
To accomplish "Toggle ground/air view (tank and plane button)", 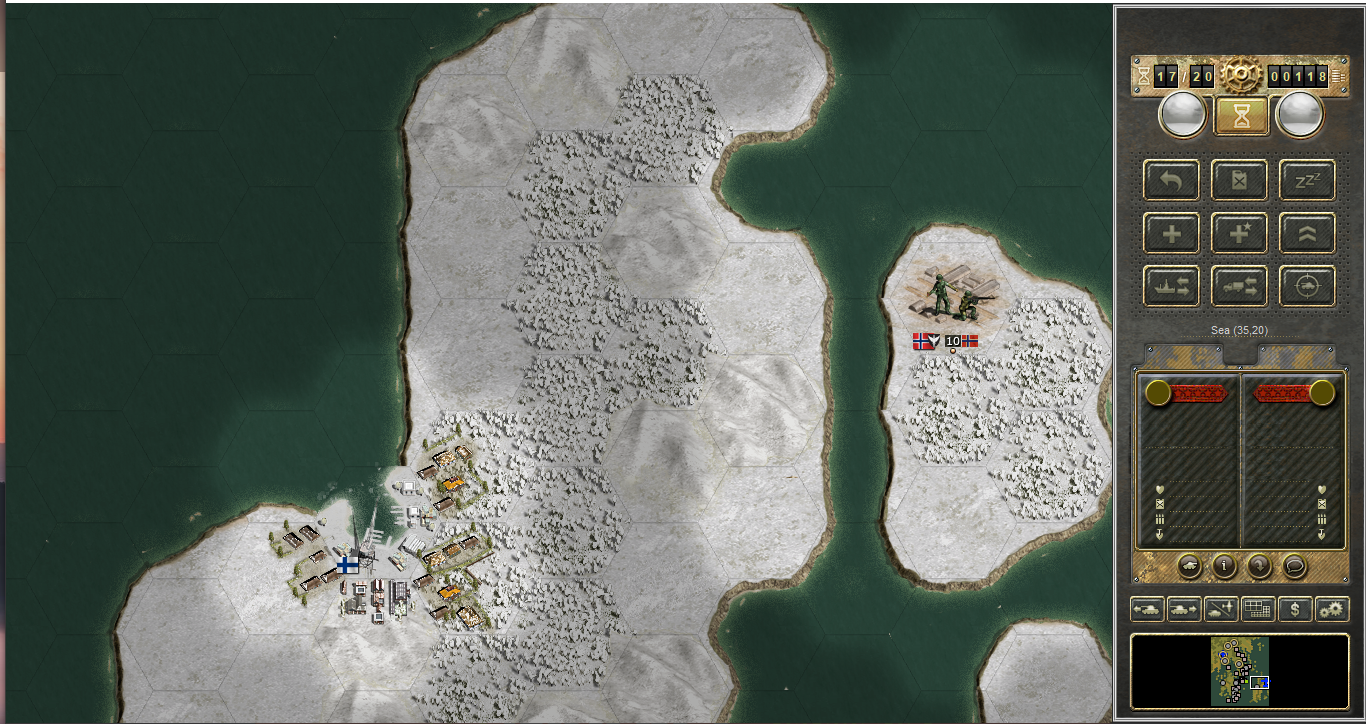I will (x=1221, y=608).
